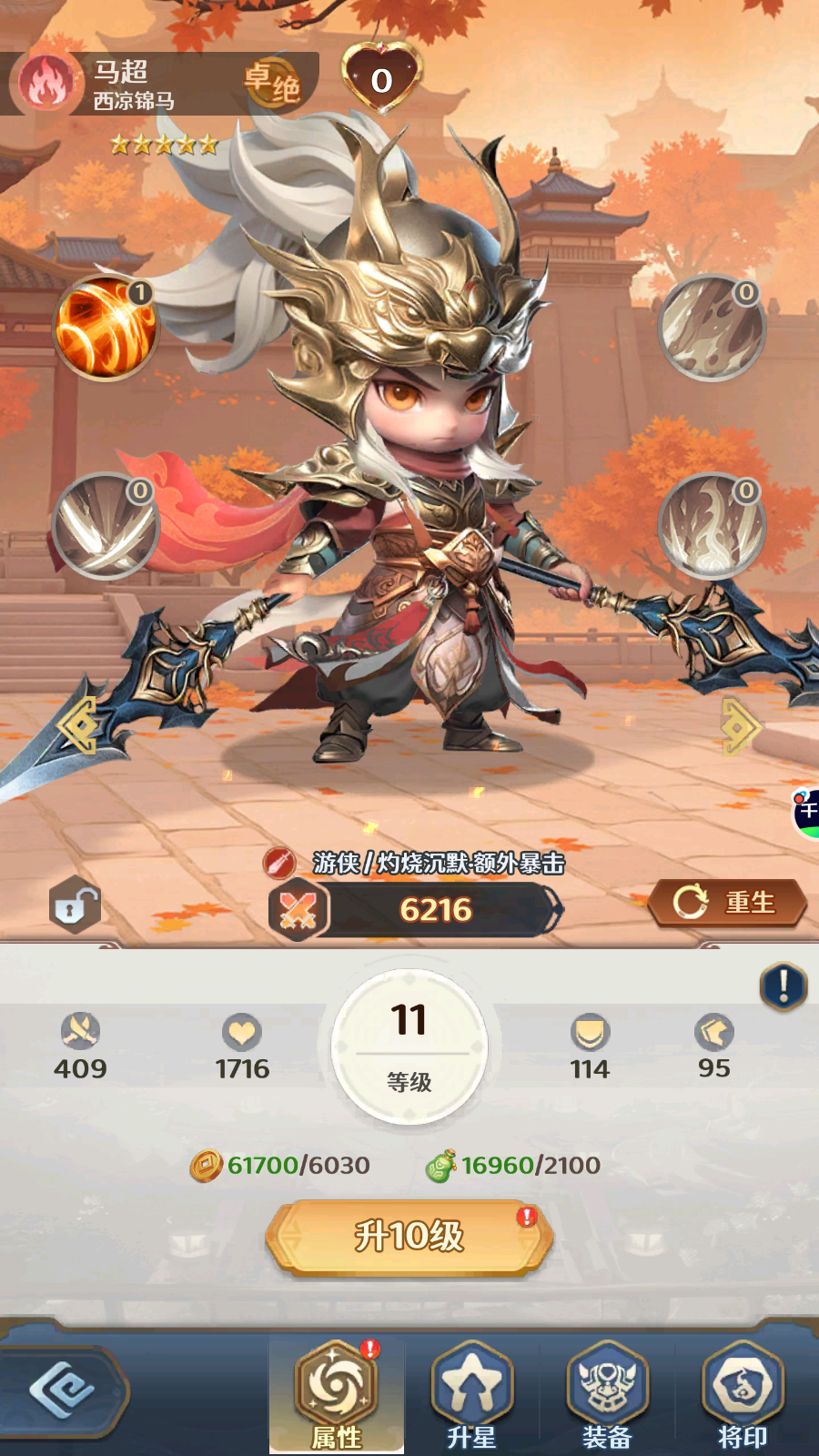Screen dimensions: 819x1456
Task: Toggle the padlock hero lock icon
Action: (x=75, y=905)
